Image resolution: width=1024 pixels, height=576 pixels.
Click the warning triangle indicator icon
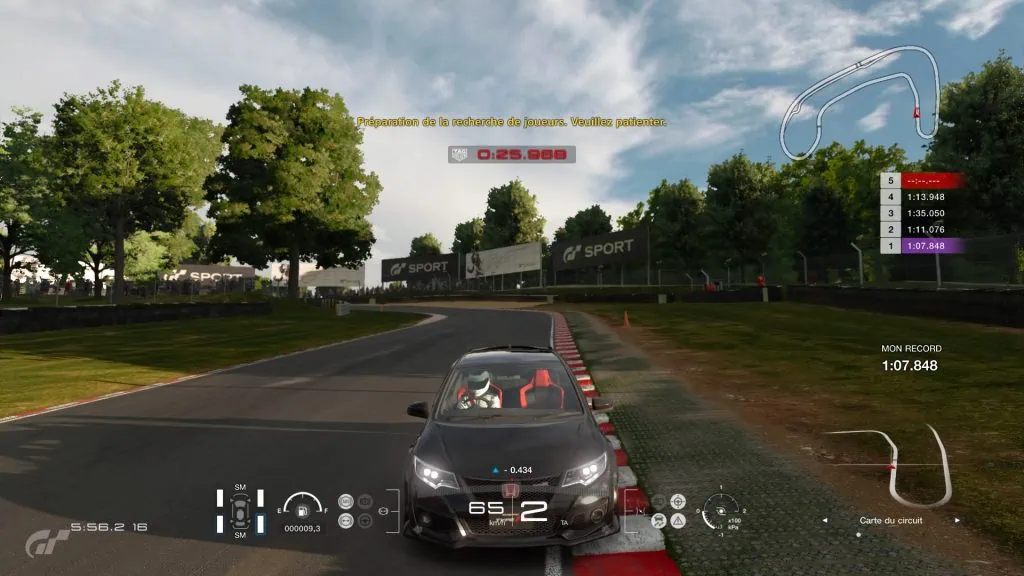click(x=678, y=520)
